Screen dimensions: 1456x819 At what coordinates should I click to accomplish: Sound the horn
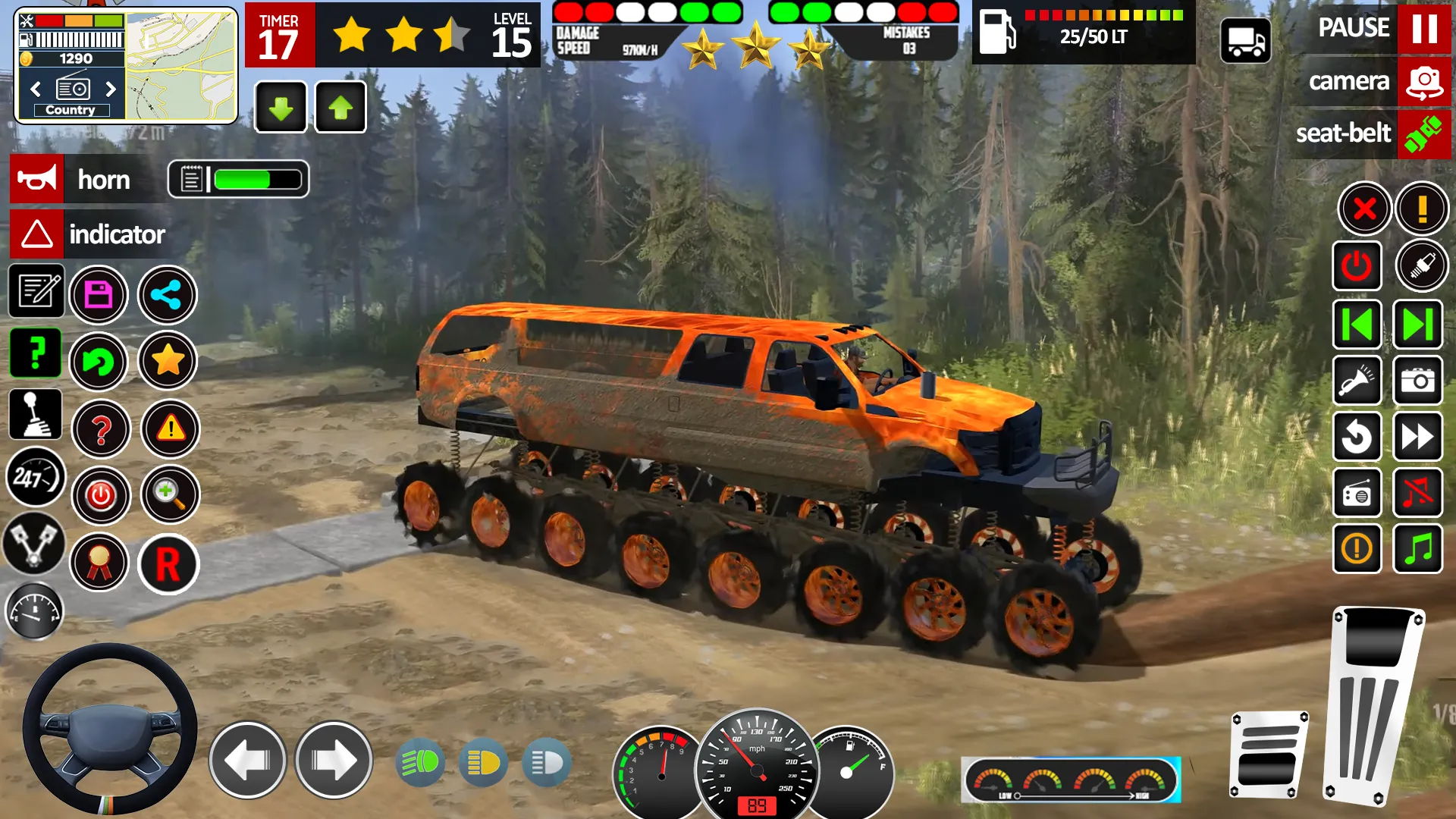click(37, 180)
